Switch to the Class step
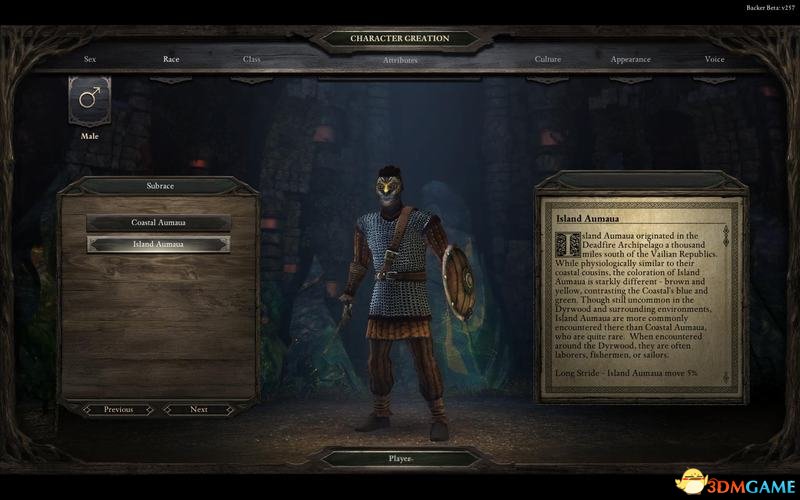 coord(252,59)
